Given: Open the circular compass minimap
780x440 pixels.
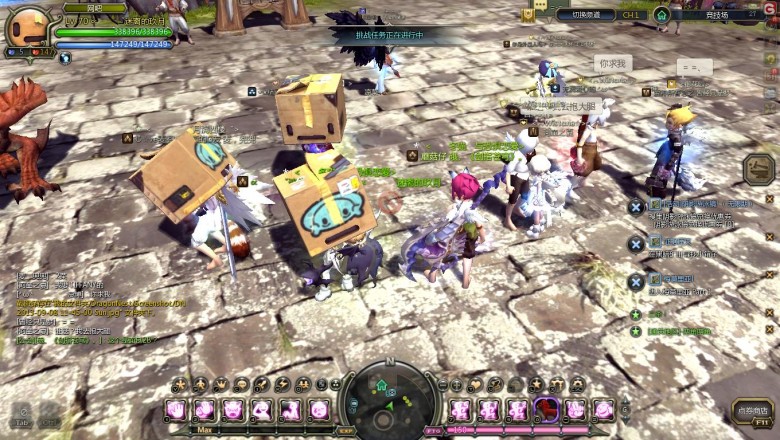Looking at the screenshot, I should tap(389, 398).
